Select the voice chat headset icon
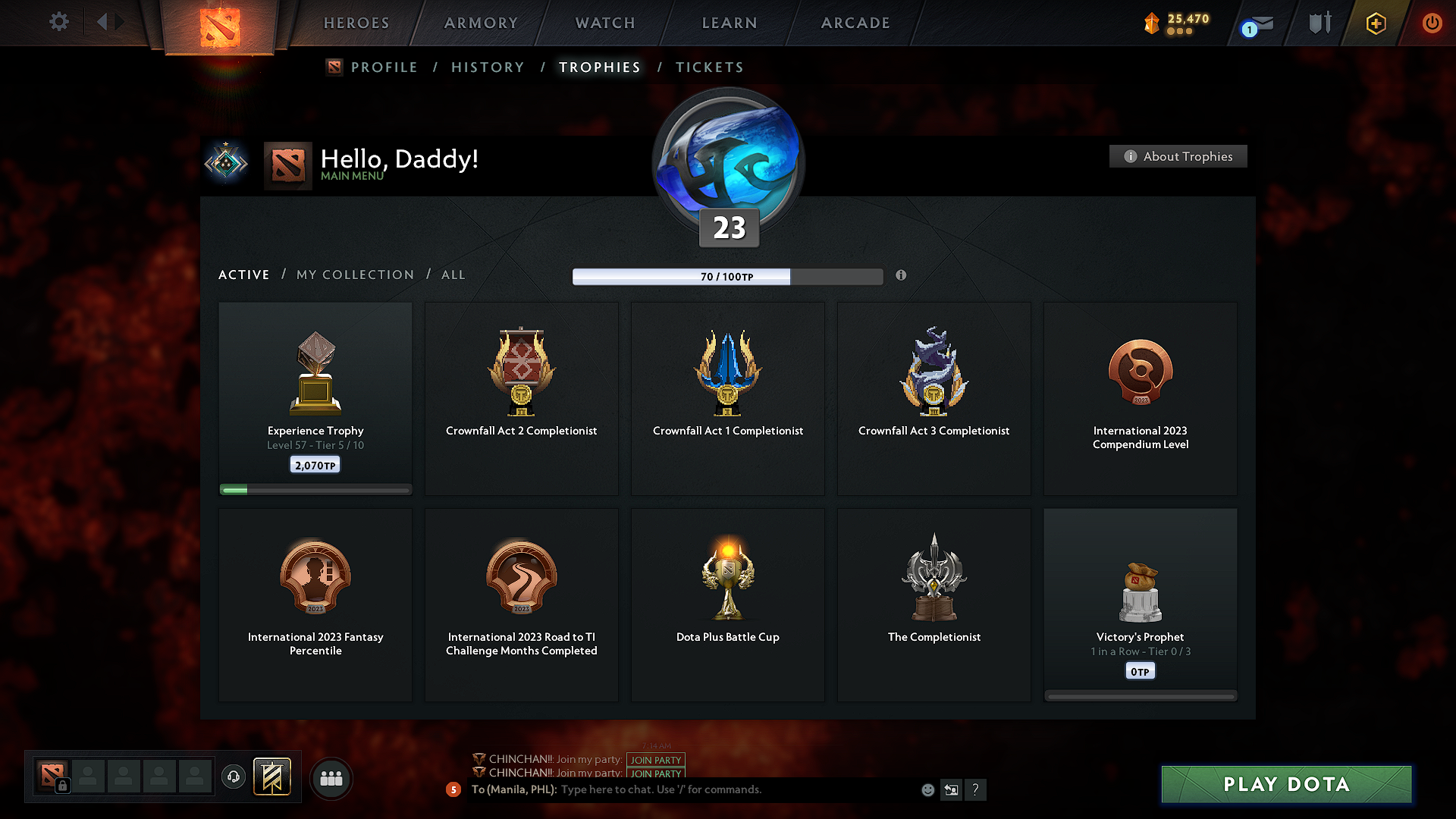 coord(234,777)
